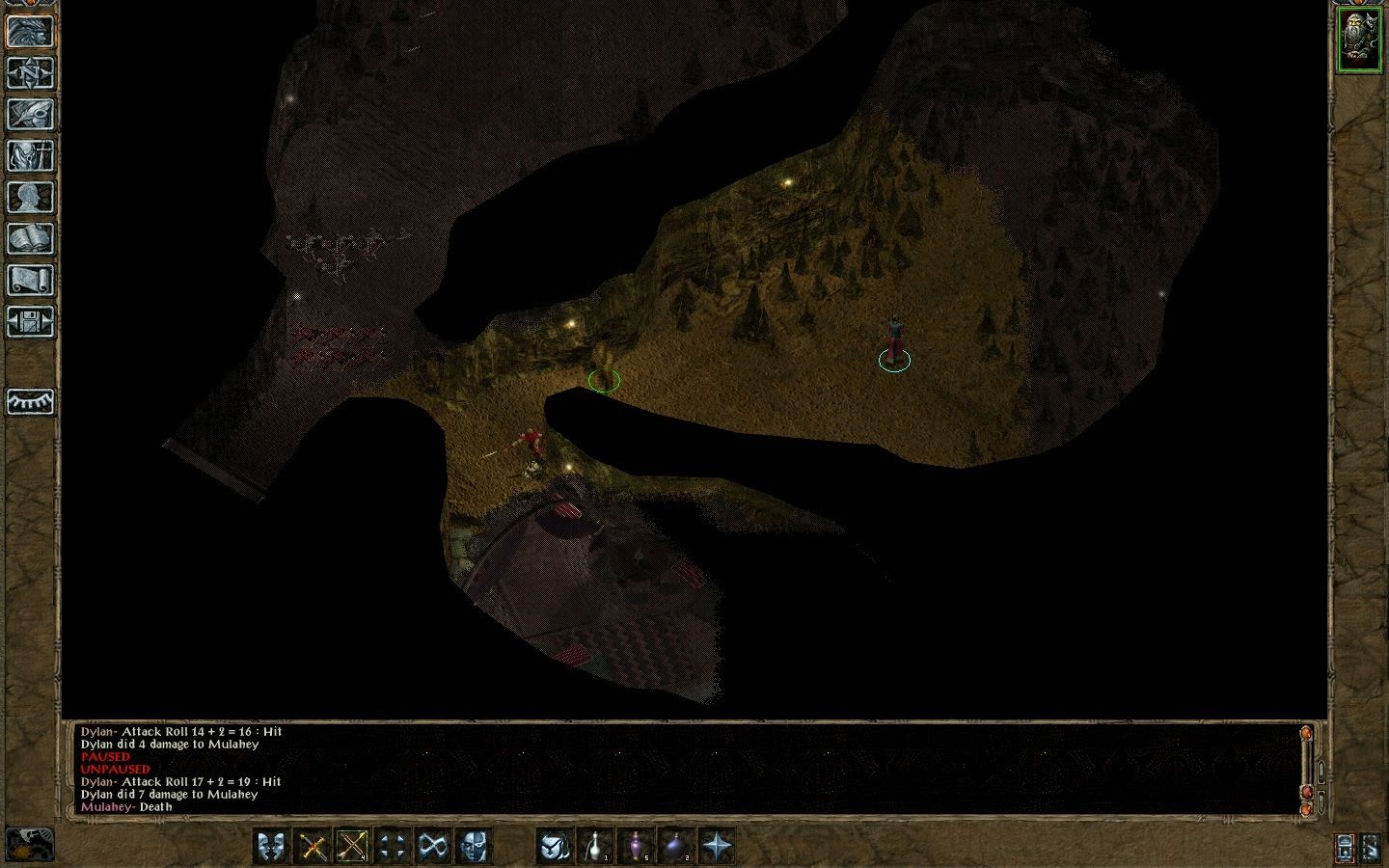Use the white flask potion

click(595, 847)
